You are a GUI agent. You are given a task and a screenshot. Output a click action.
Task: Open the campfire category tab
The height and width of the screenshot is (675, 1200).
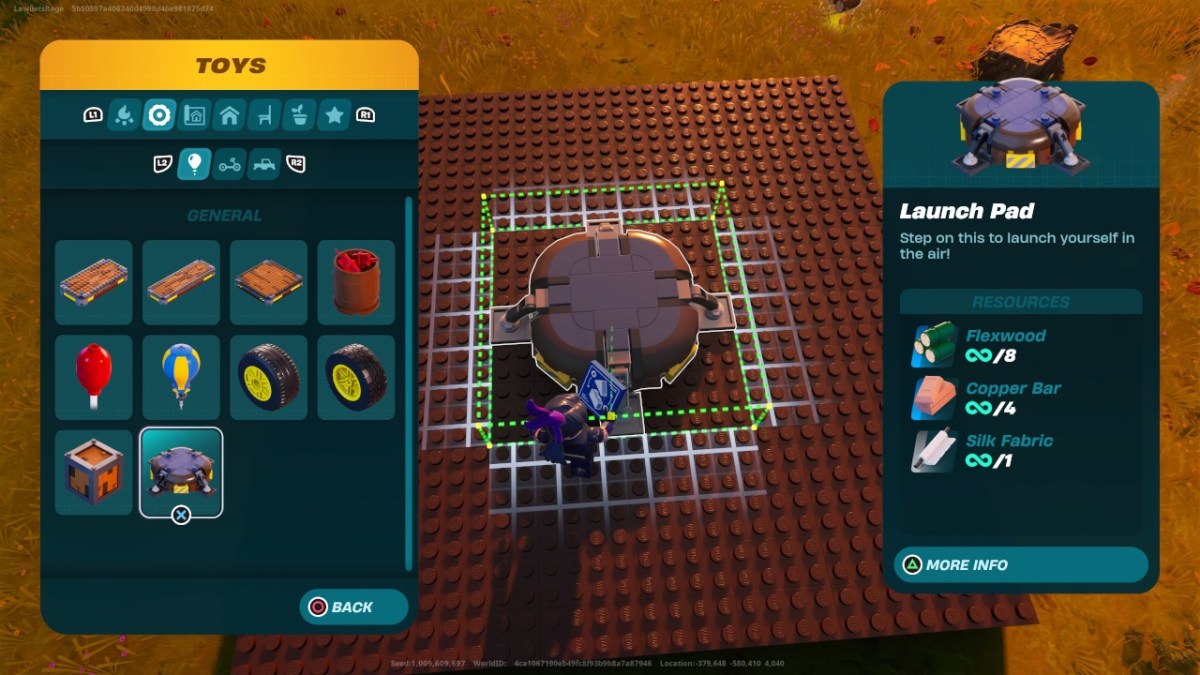[124, 115]
